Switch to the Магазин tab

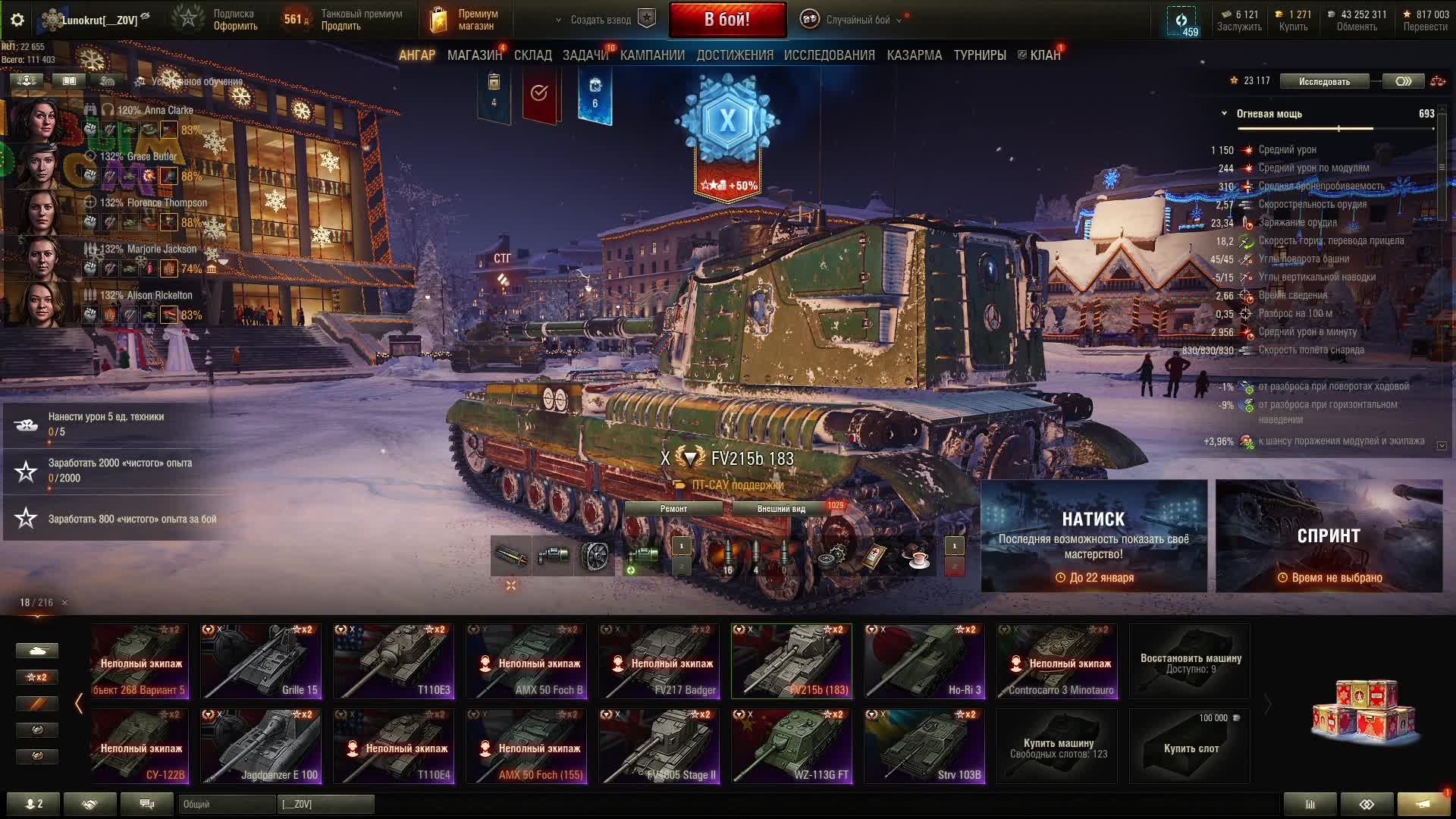point(474,55)
